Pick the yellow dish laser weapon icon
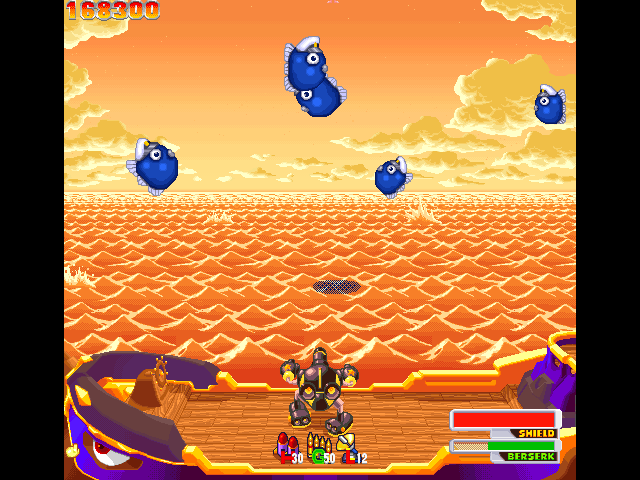 point(346,443)
